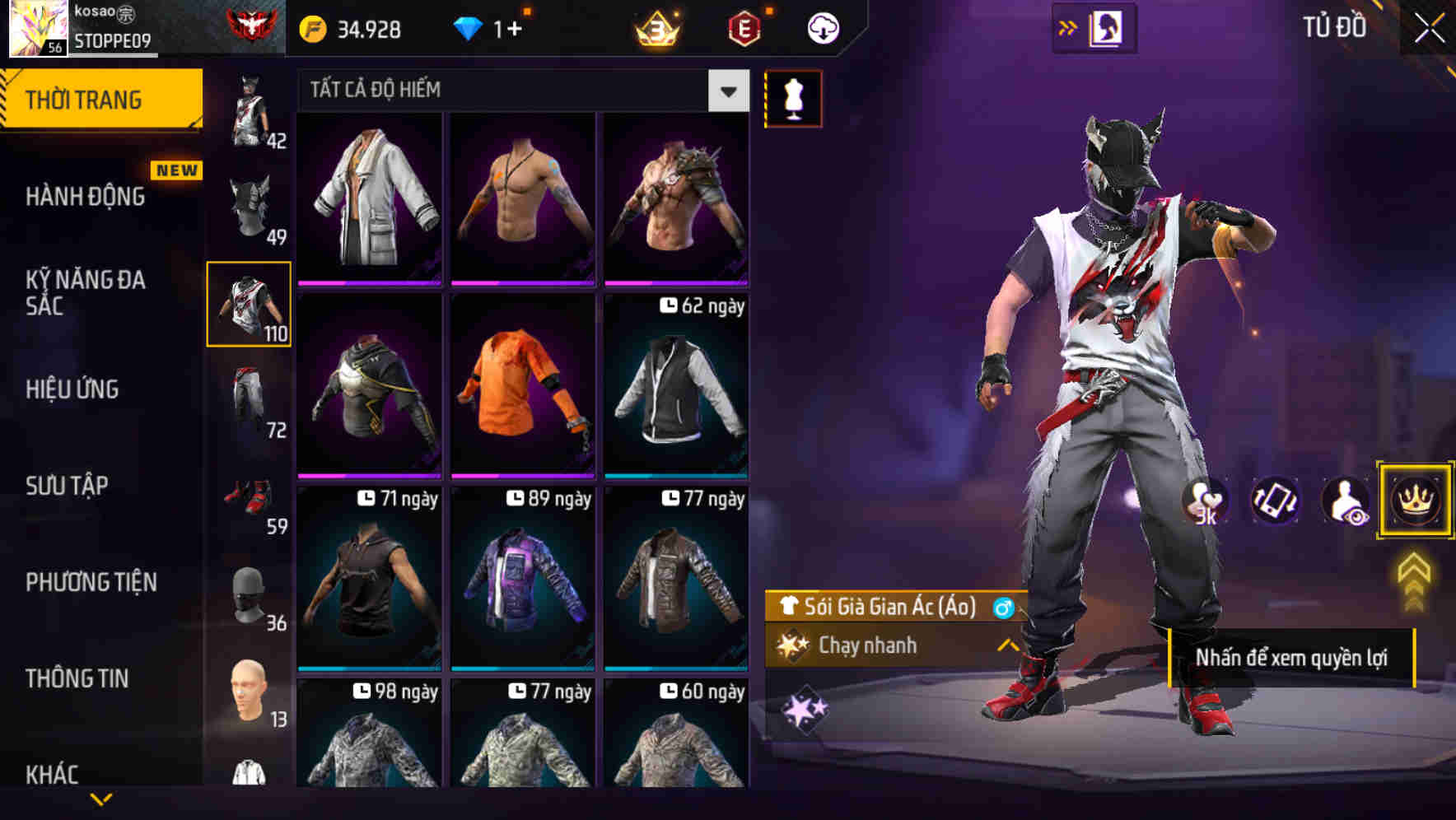Click the magenta rarity bar under white jacket
The image size is (1456, 820).
(369, 282)
